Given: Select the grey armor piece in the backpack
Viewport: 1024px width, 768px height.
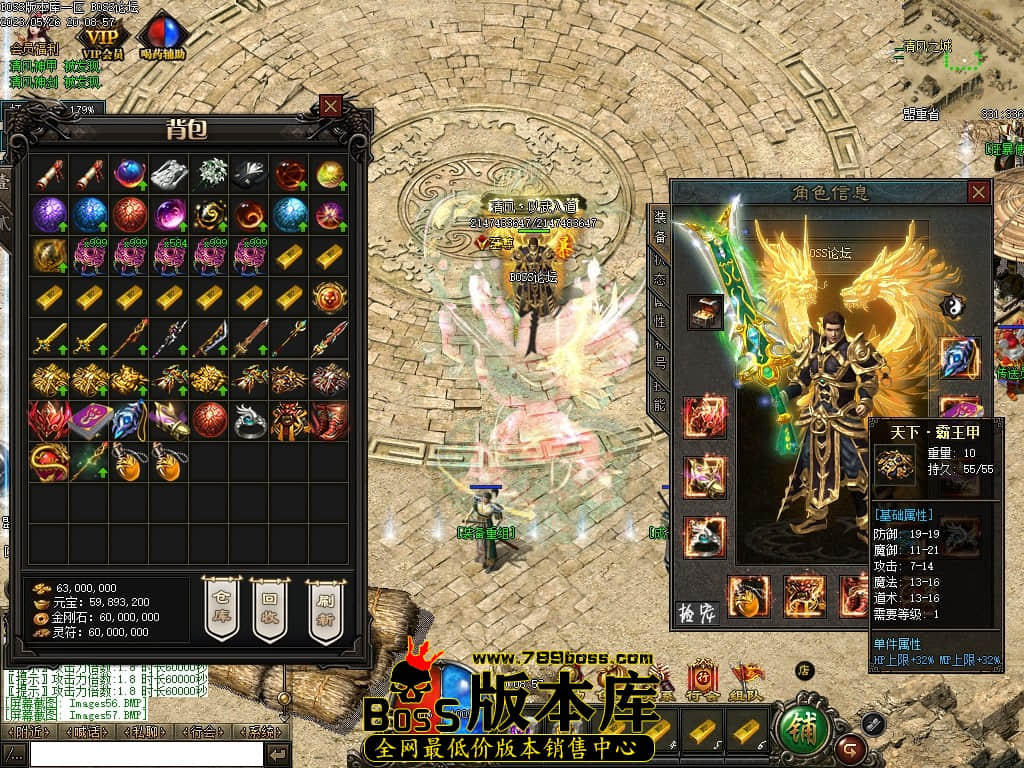Looking at the screenshot, I should pyautogui.click(x=169, y=174).
